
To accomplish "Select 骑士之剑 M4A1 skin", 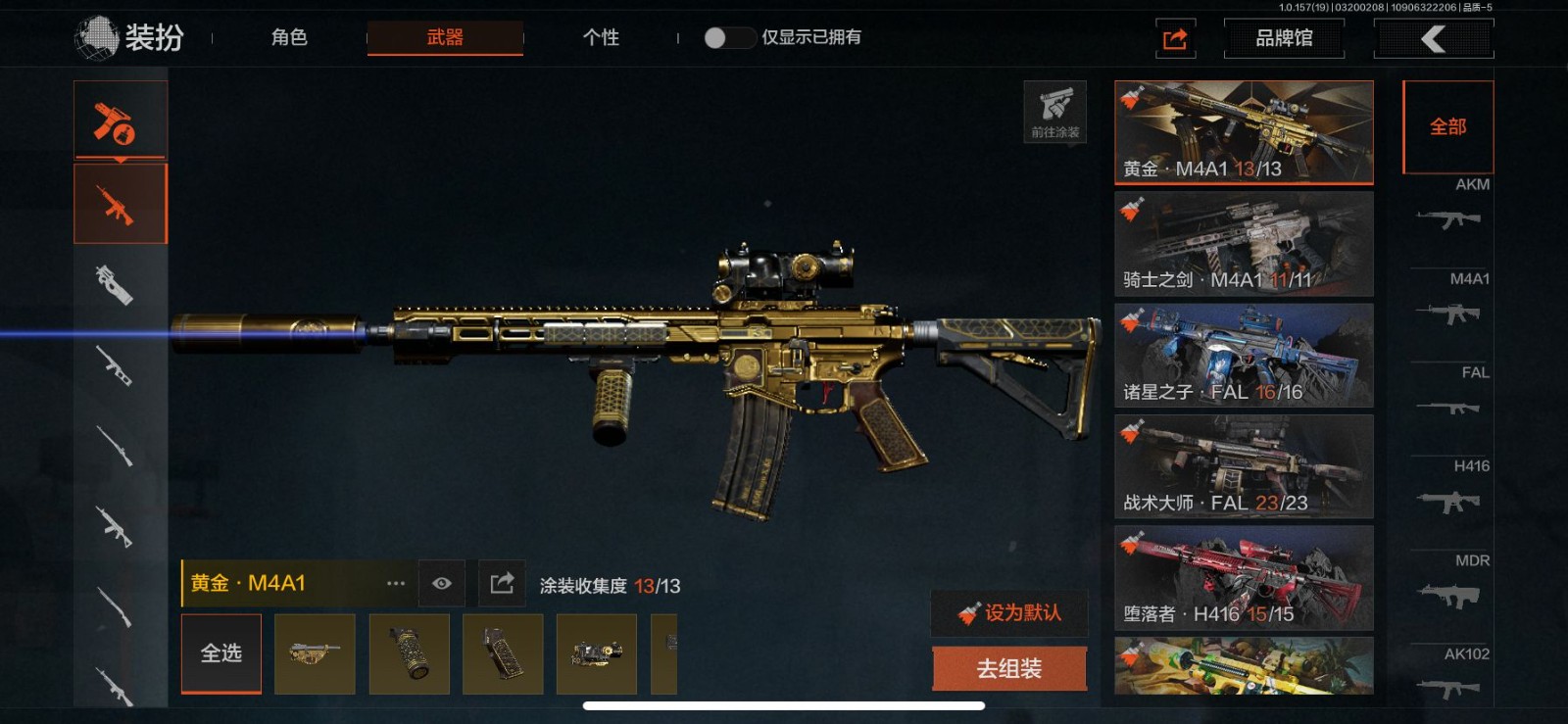I will click(x=1244, y=244).
